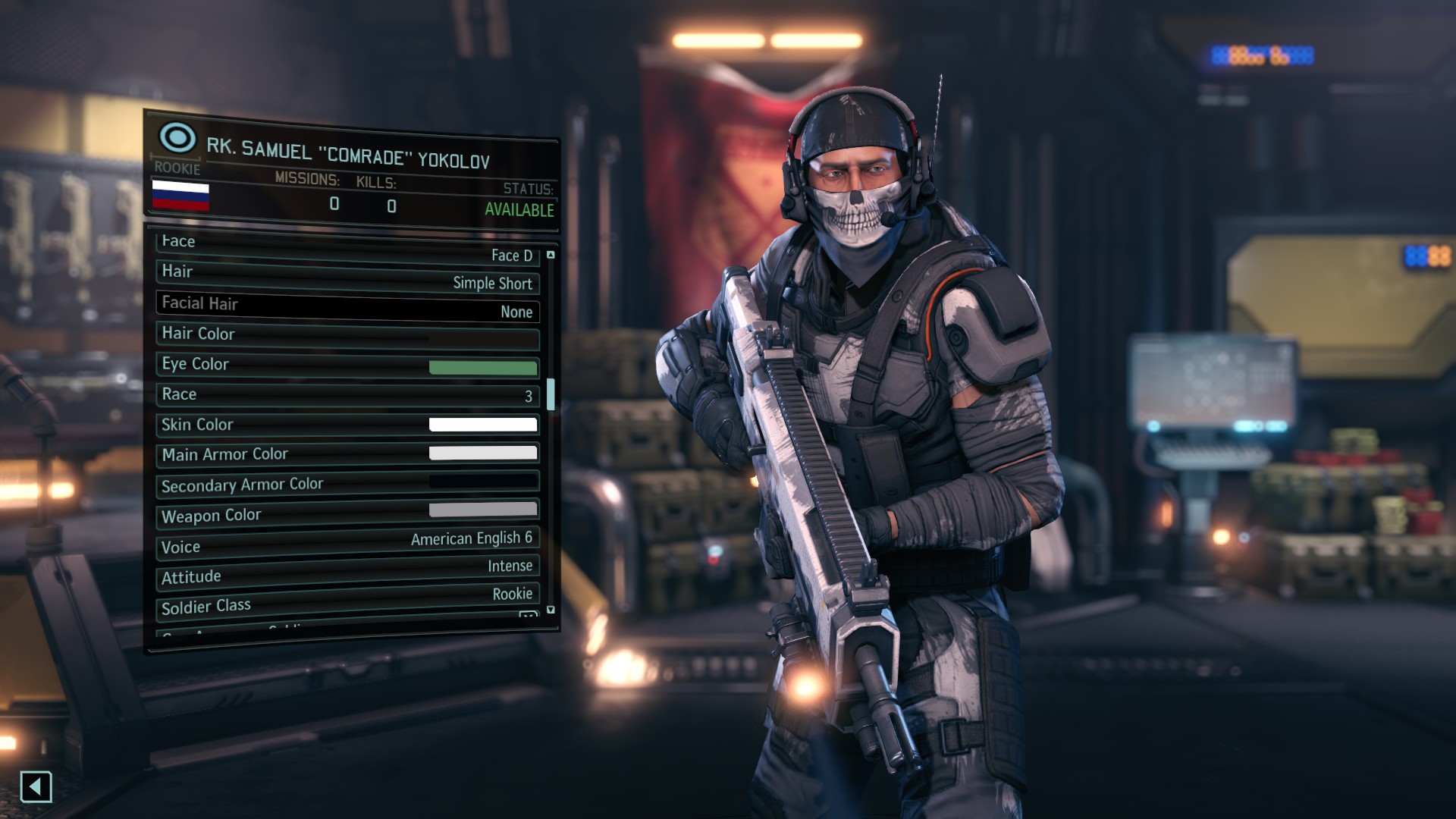Go back with the bottom-left arrow button
The image size is (1456, 819).
coord(36,787)
